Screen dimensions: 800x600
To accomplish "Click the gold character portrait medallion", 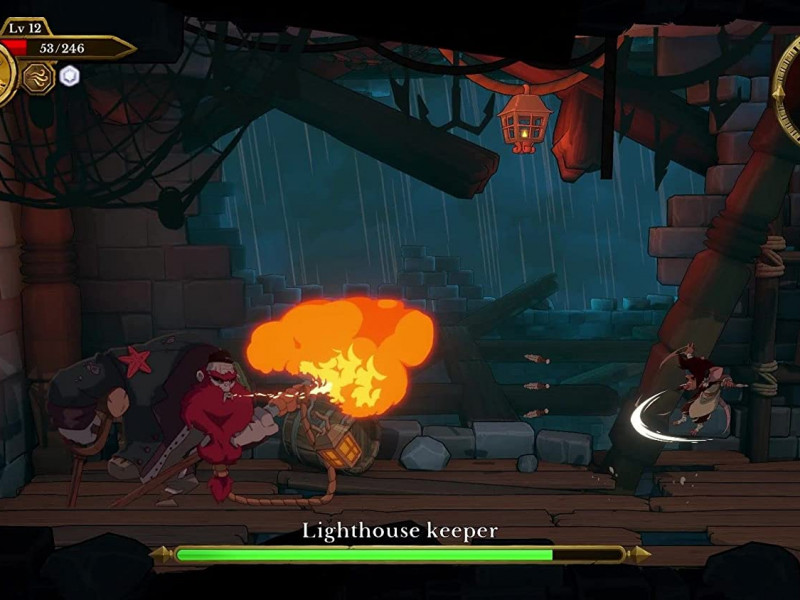I will click(x=5, y=75).
